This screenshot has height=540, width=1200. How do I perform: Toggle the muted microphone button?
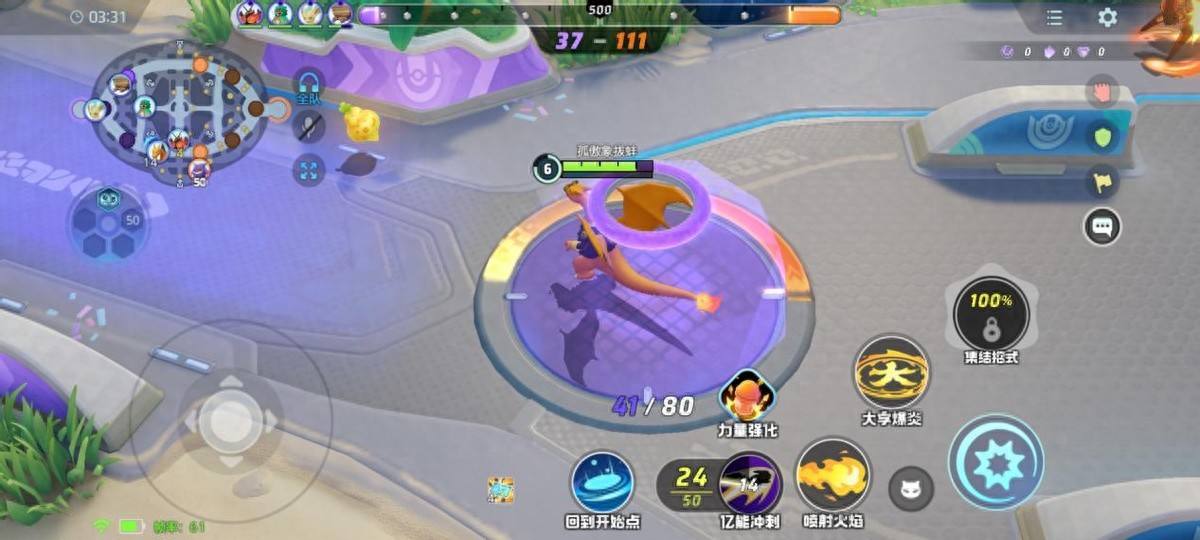(309, 127)
